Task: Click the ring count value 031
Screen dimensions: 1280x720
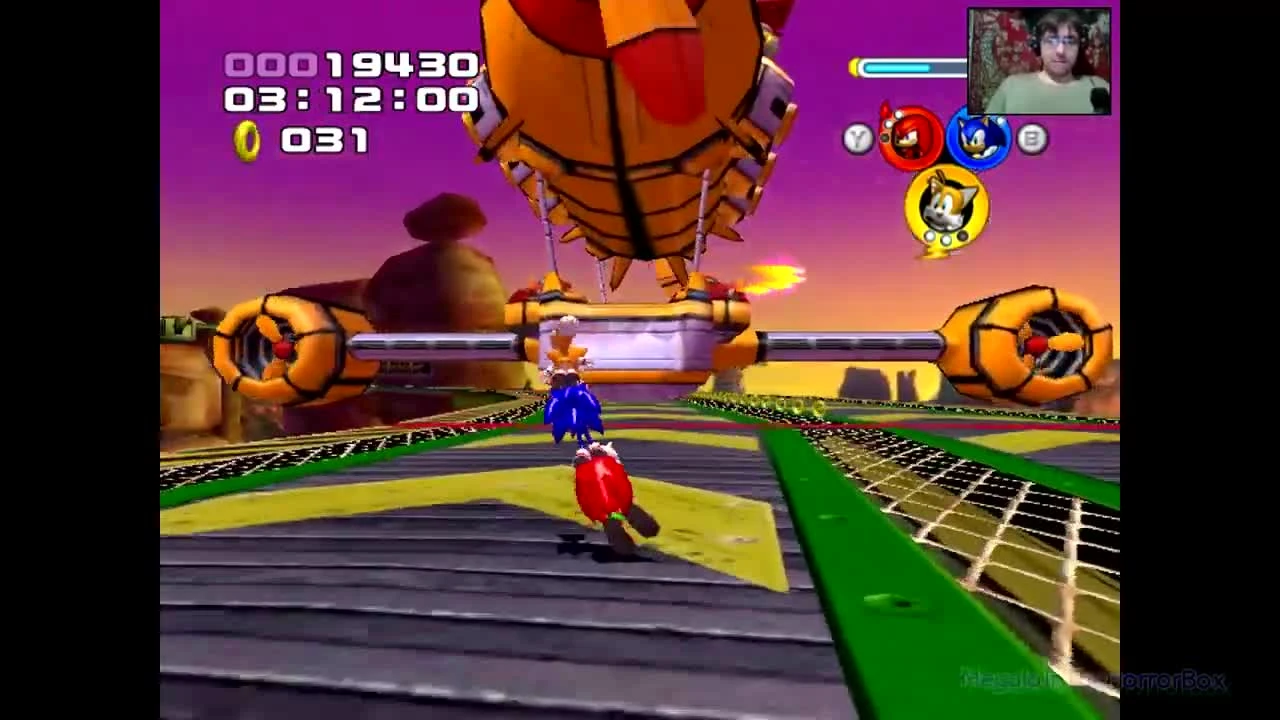Action: [322, 140]
